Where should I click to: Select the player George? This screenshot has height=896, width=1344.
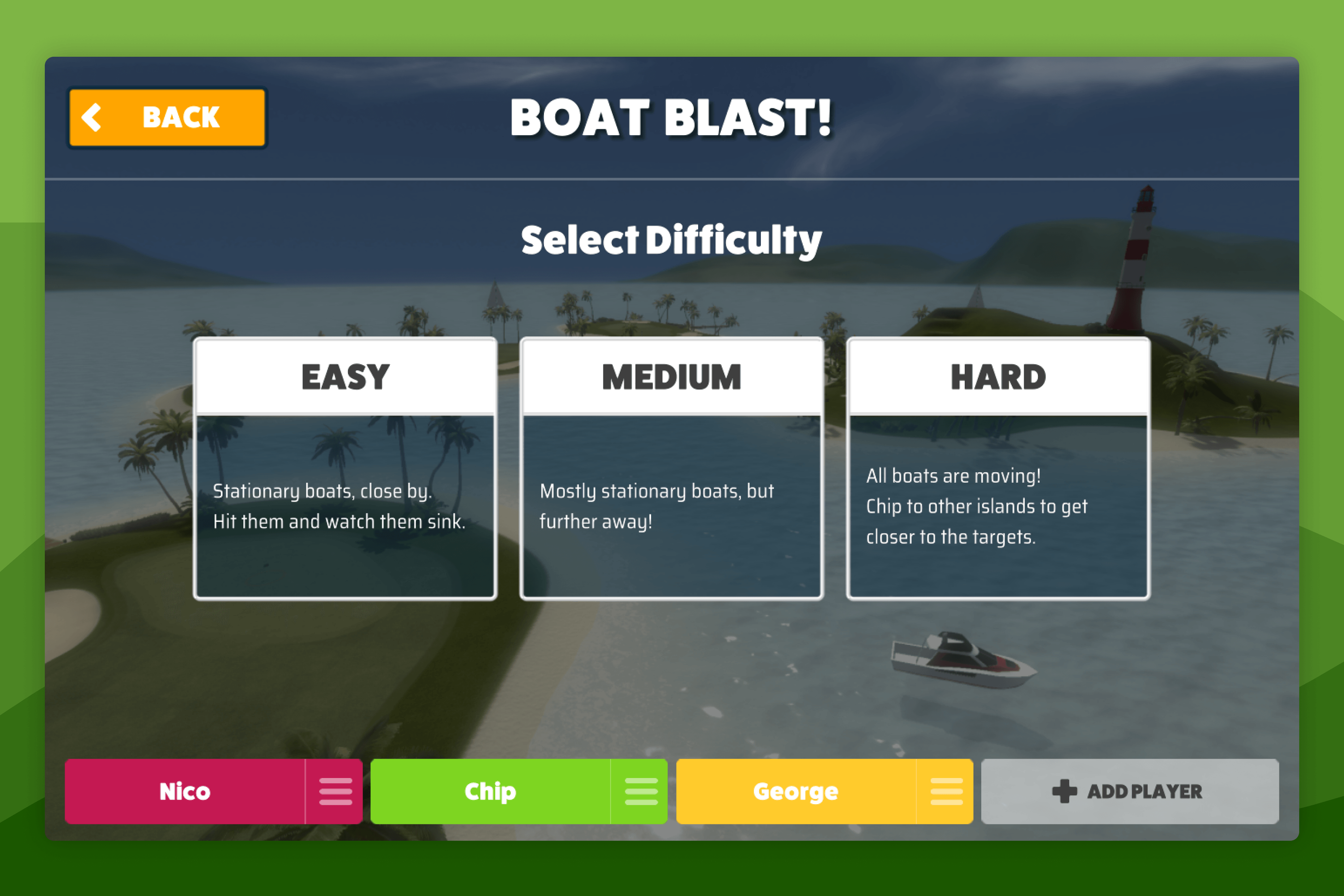796,792
